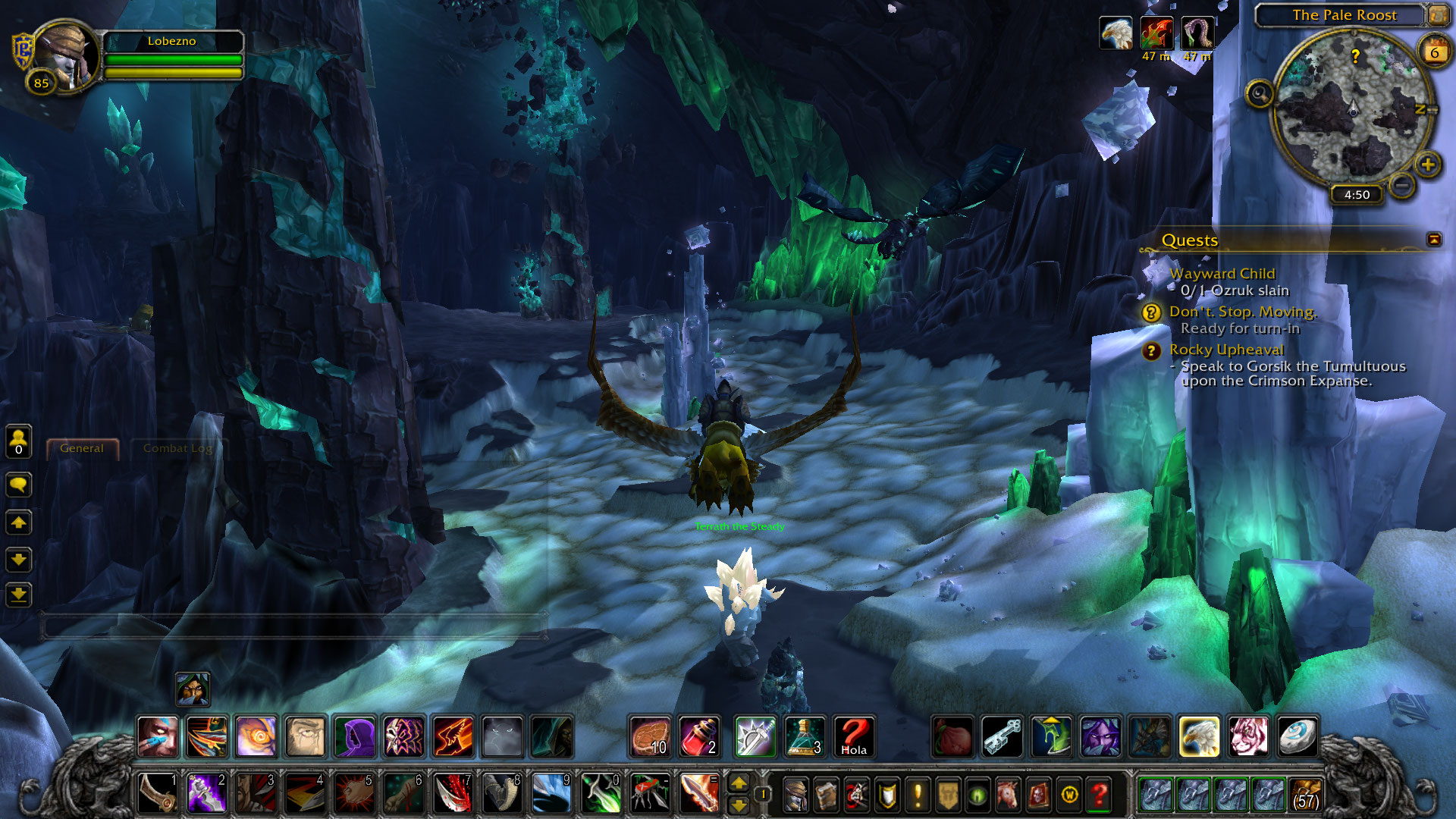Screen dimensions: 1456x819
Task: Zoom in on the minimap
Action: (x=1428, y=165)
